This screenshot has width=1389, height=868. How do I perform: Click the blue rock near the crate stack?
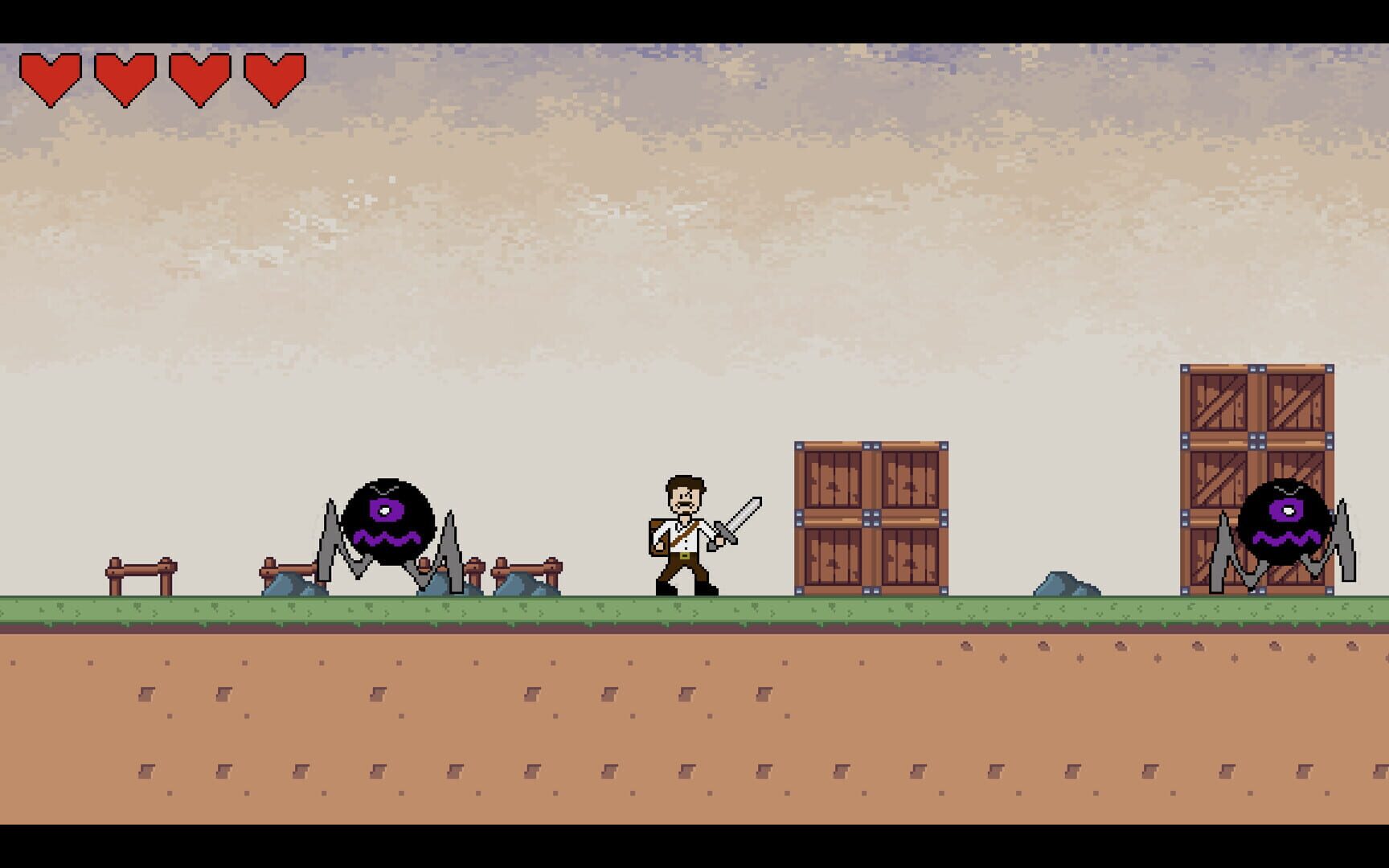(1067, 584)
